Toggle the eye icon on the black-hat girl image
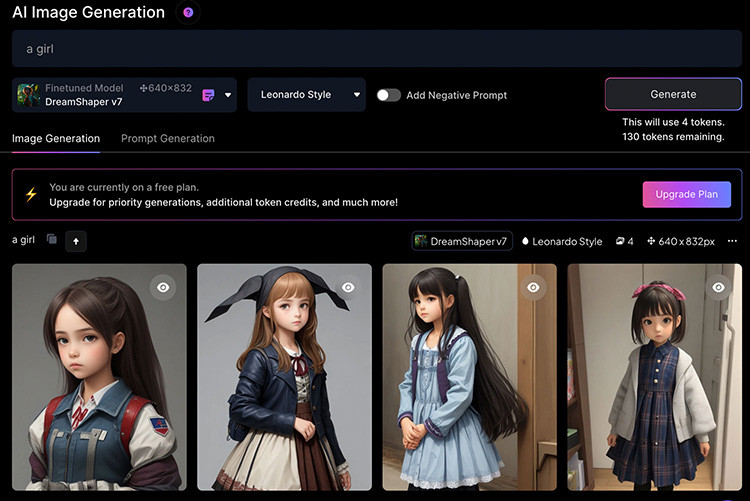 point(348,287)
